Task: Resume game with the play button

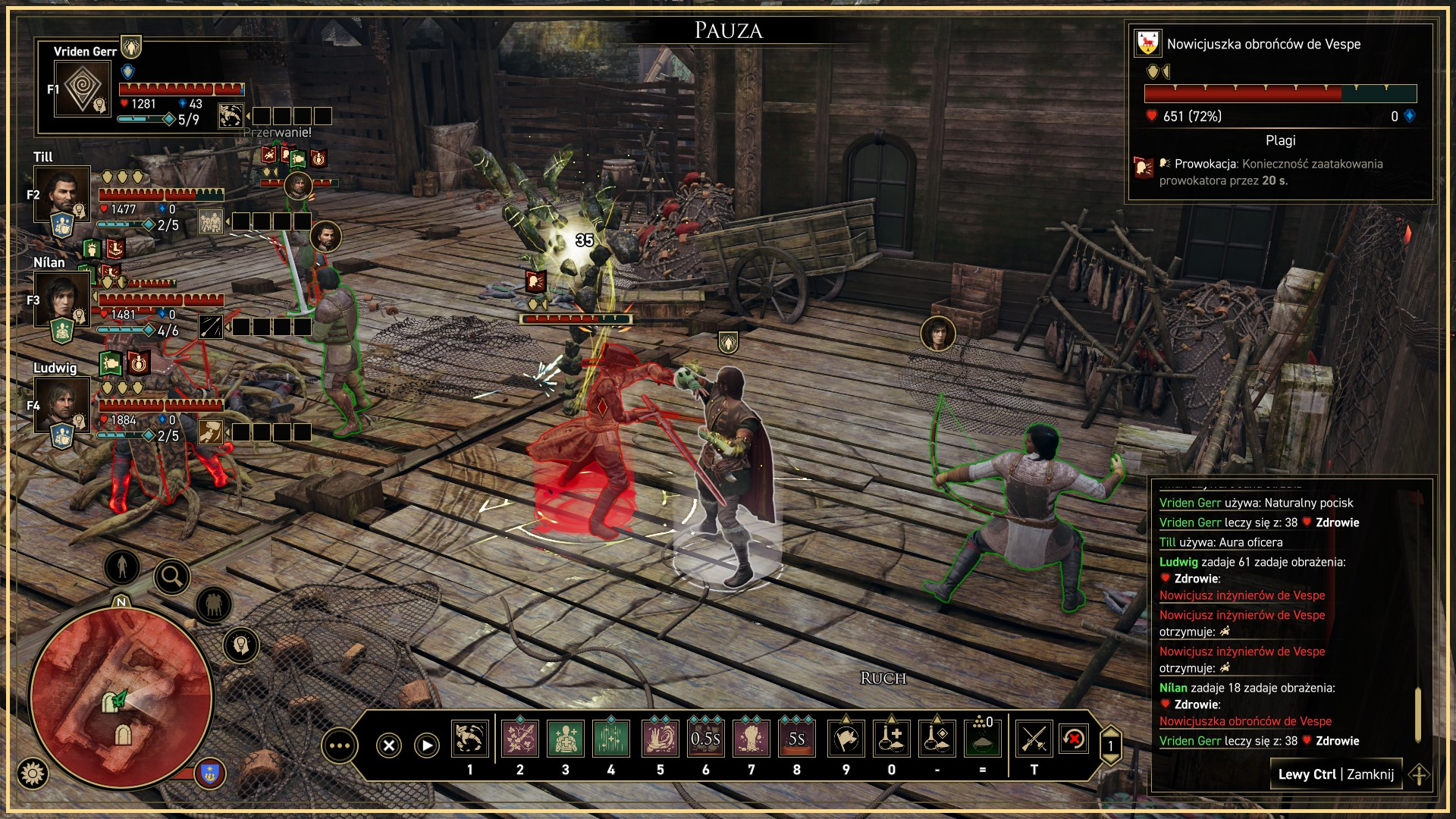Action: click(427, 745)
